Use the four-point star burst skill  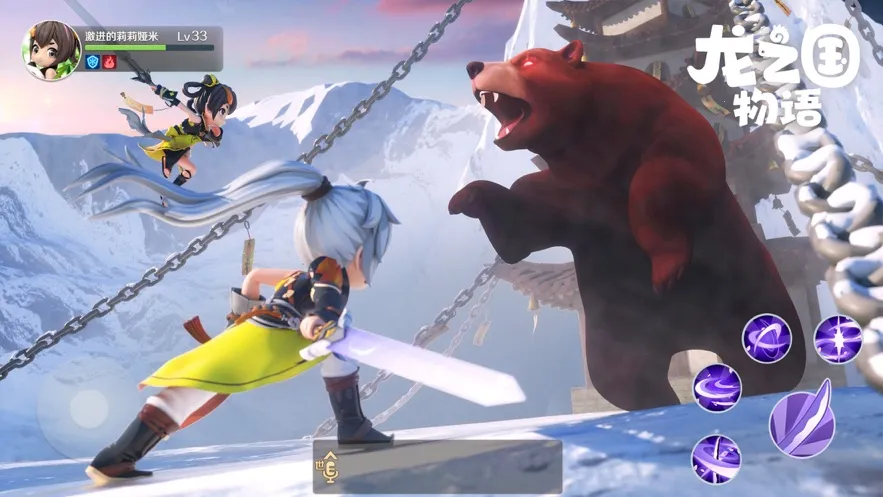tap(837, 338)
